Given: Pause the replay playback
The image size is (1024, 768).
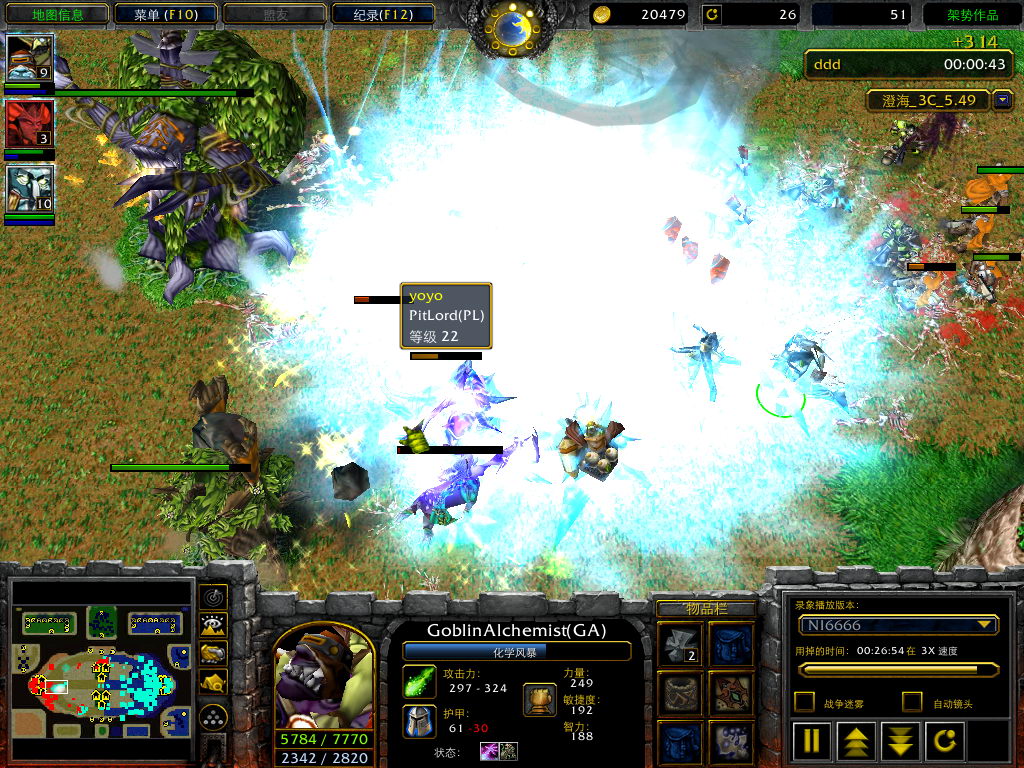Looking at the screenshot, I should [x=813, y=741].
